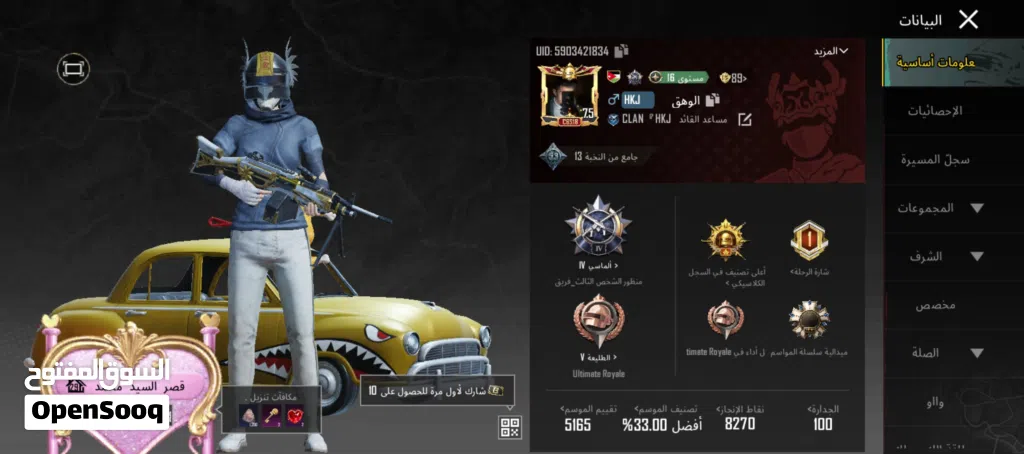The height and width of the screenshot is (454, 1024).
Task: Copy the player UID number
Action: (622, 51)
